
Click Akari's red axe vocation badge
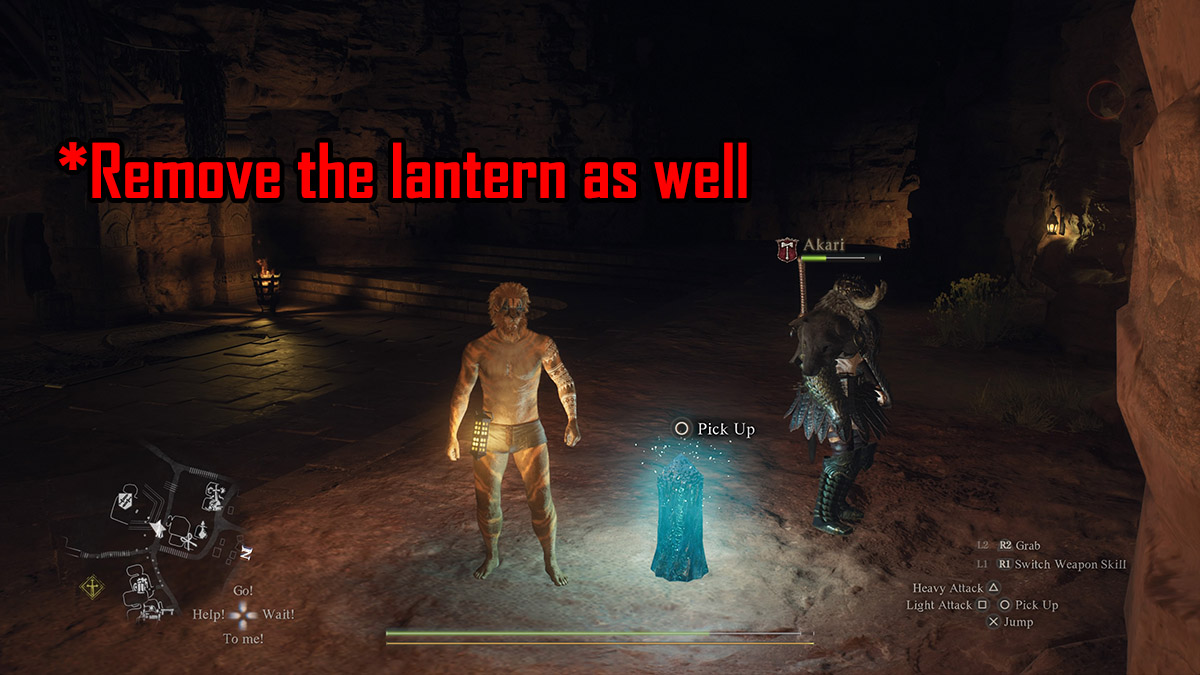point(786,248)
